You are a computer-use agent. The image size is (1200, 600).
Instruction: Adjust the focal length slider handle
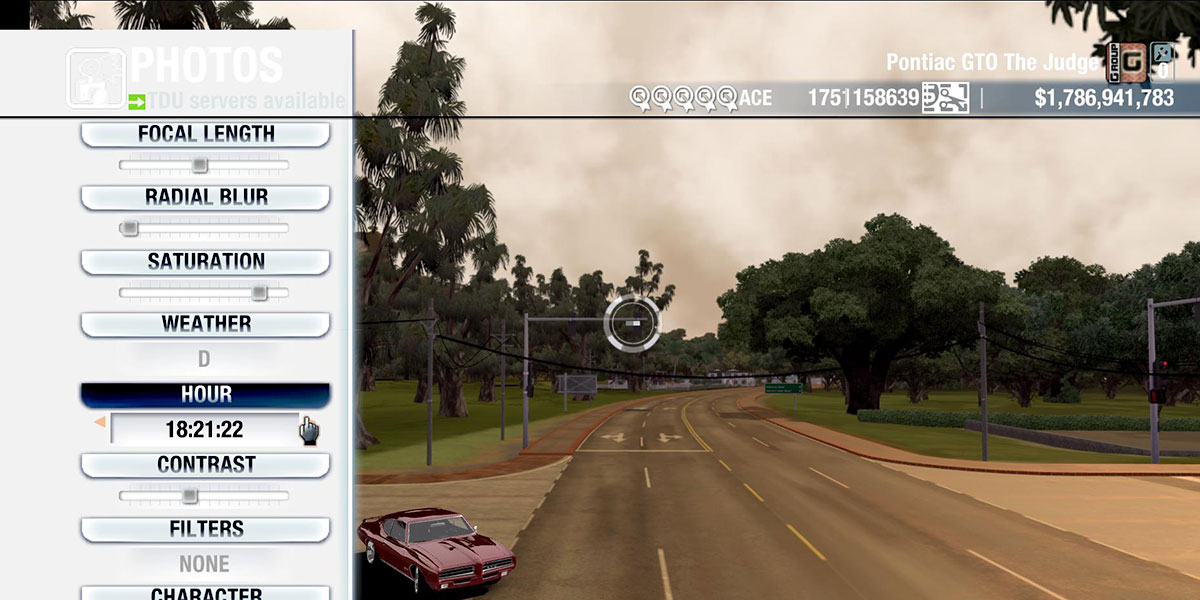pos(200,165)
